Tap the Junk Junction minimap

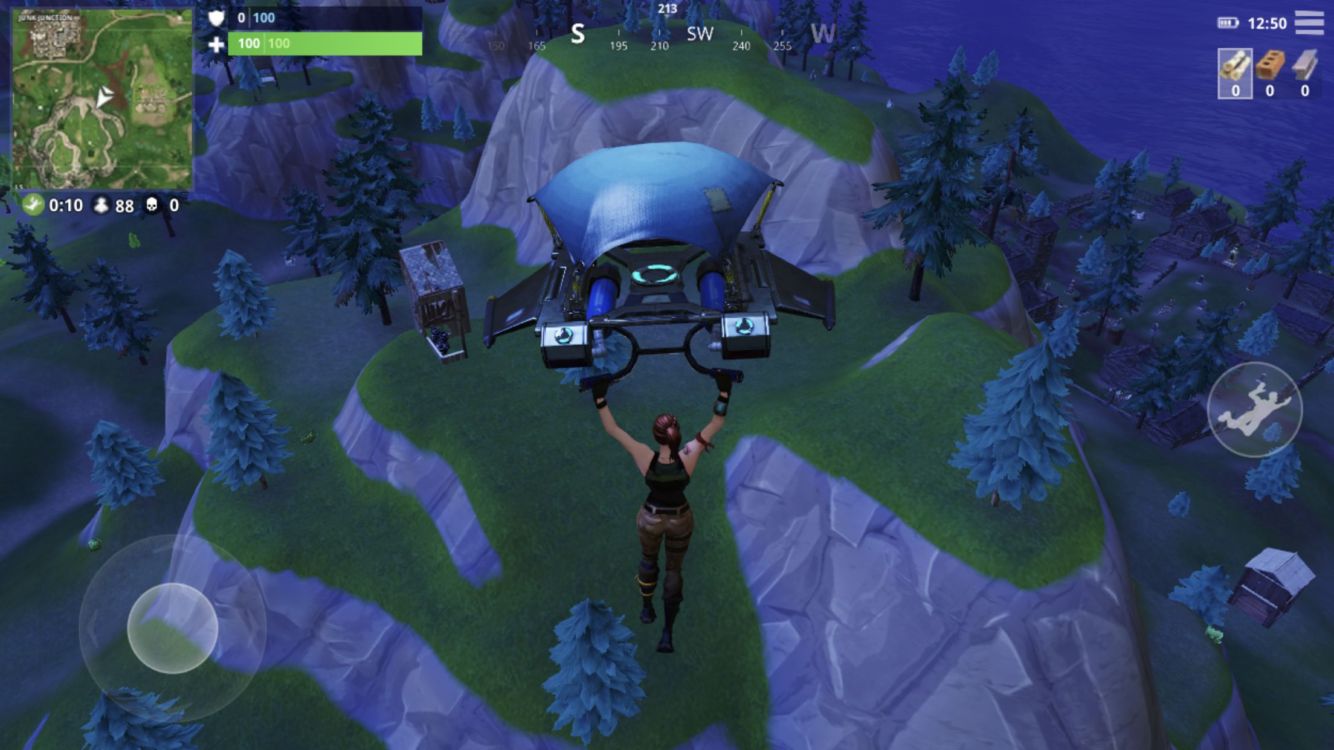[102, 99]
